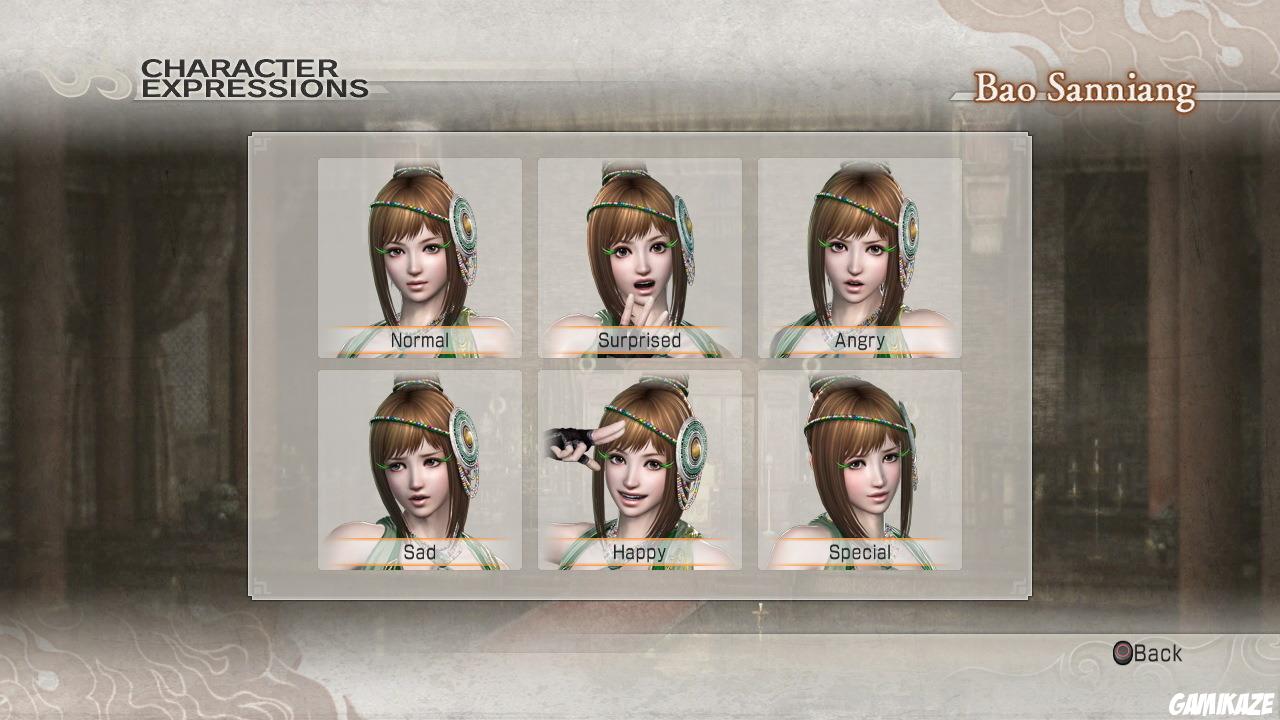Screen dimensions: 1280x720
Task: Select the Special expression portrait
Action: [858, 460]
